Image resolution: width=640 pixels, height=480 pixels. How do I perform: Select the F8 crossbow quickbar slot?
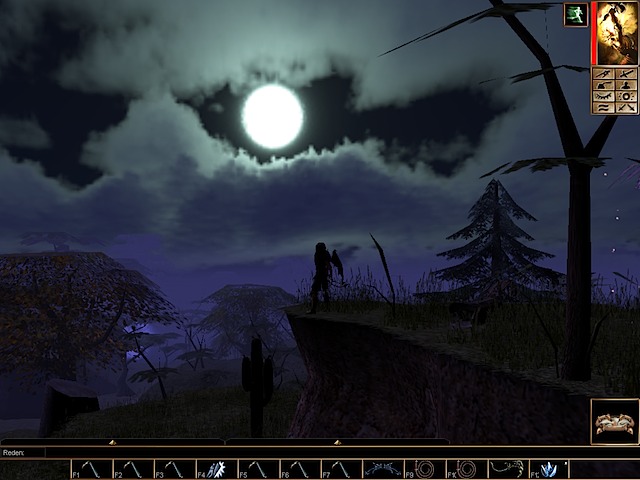point(383,469)
